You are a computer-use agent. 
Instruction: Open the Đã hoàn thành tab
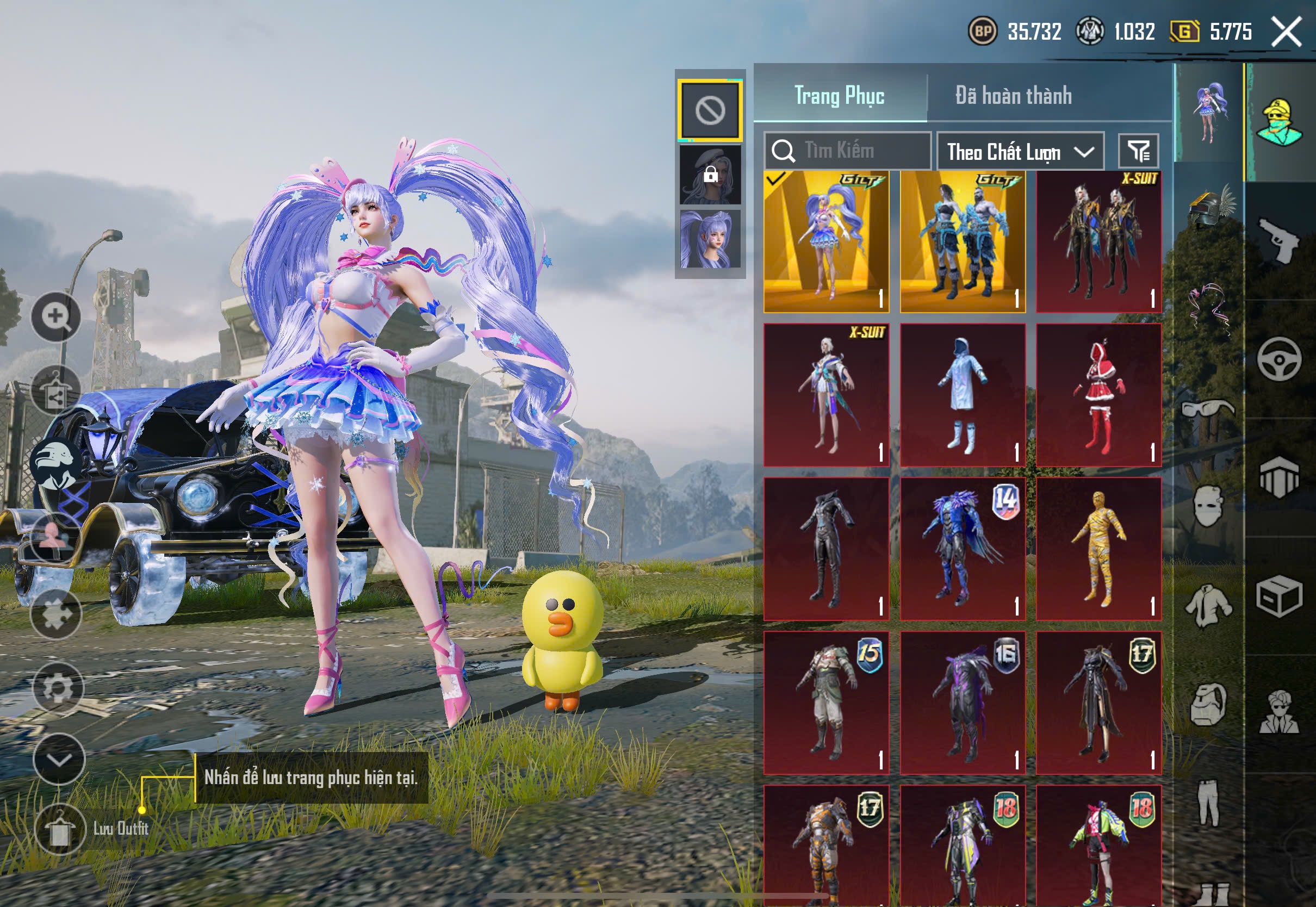[x=1014, y=96]
